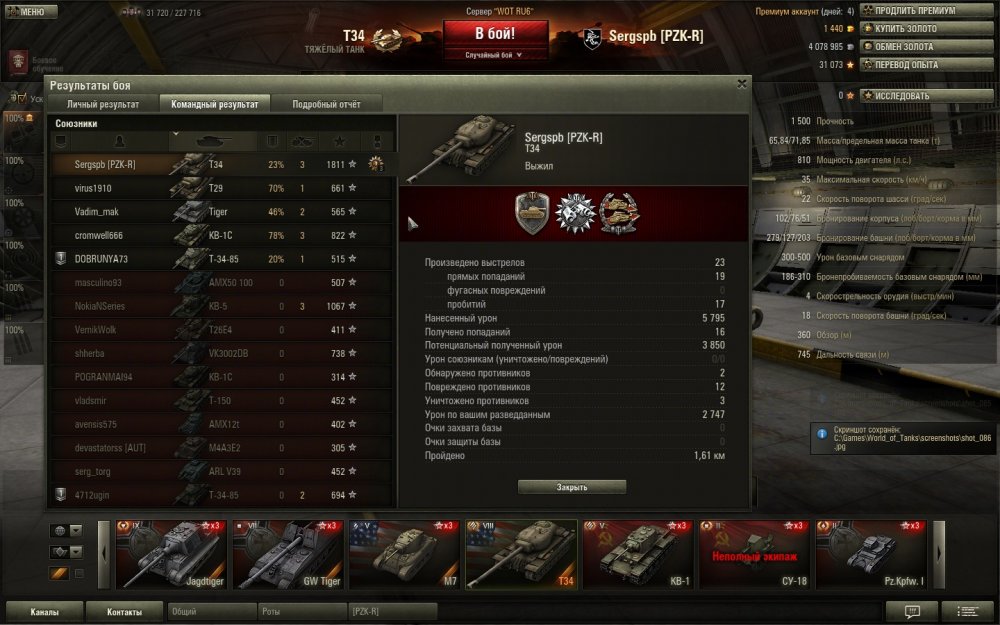The image size is (1000, 625).
Task: Choose the КВ-1 tank thumbnail
Action: coord(639,554)
